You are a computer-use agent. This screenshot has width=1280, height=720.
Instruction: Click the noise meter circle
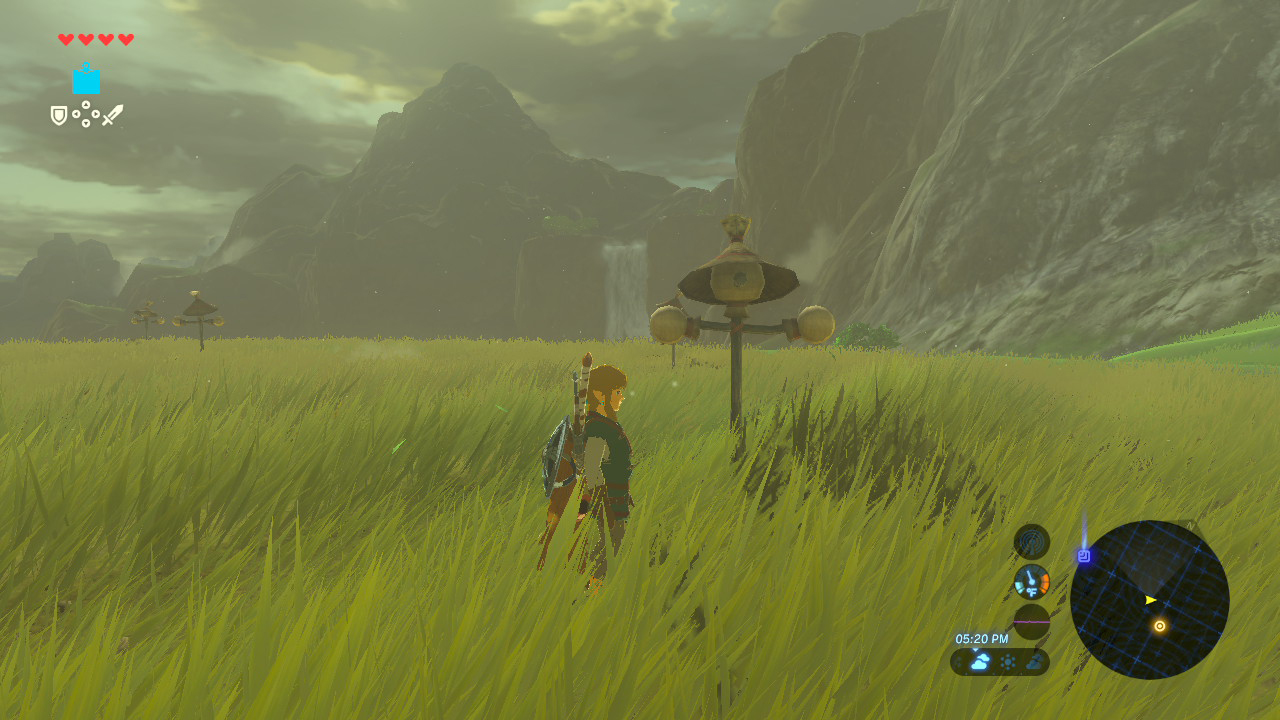coord(1031,621)
